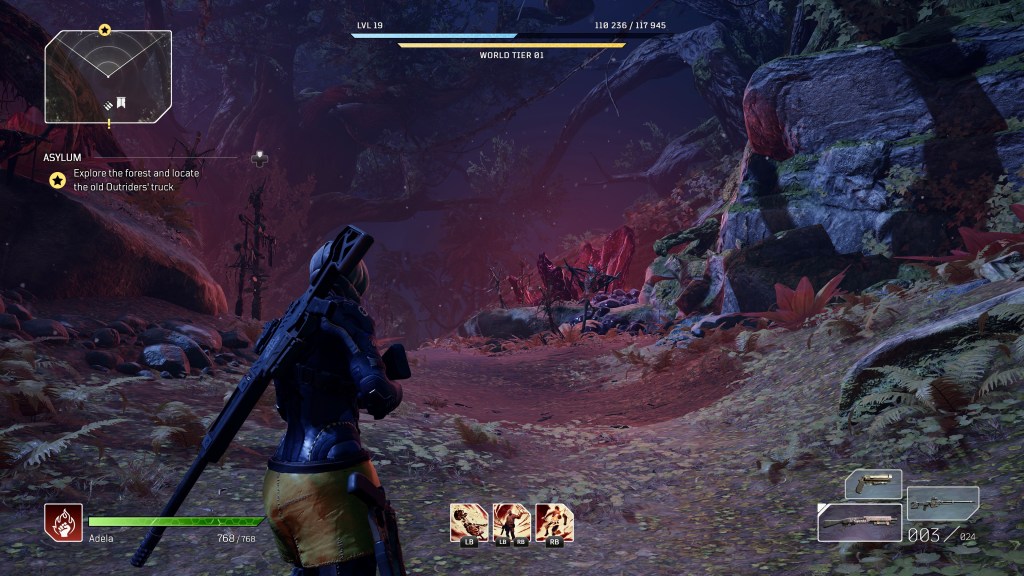Switch to the long rifle weapon slot

[943, 501]
